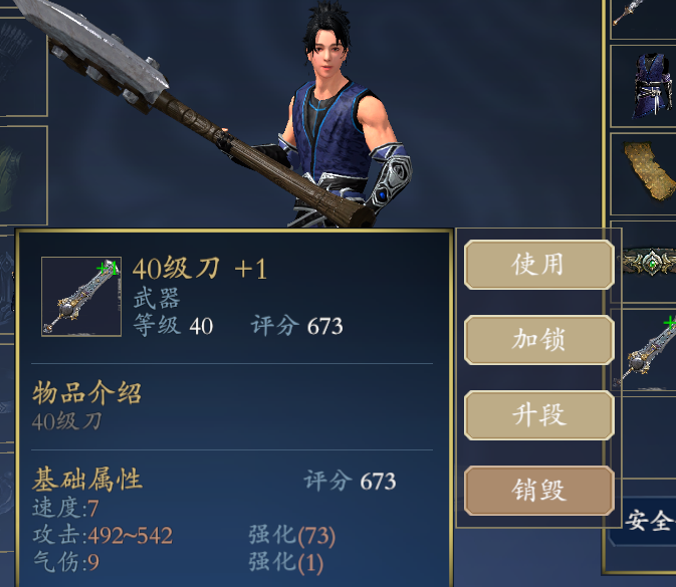Select the golden cloth item slot

click(643, 172)
